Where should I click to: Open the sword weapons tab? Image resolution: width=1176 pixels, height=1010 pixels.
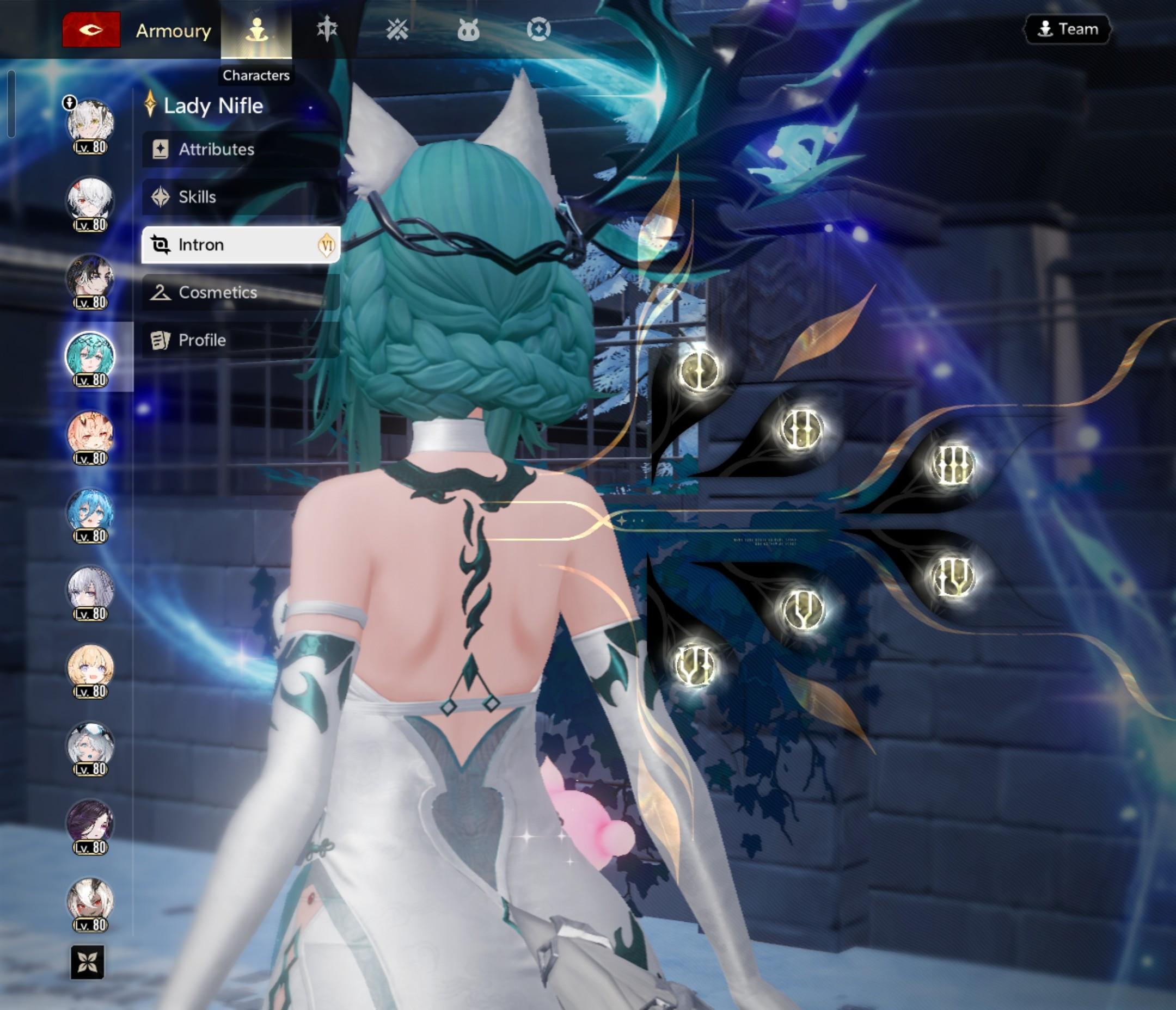tap(327, 29)
